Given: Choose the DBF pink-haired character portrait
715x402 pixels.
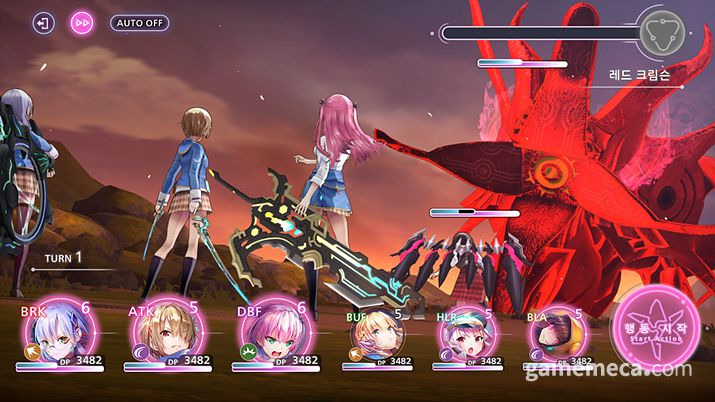Looking at the screenshot, I should pyautogui.click(x=270, y=333).
